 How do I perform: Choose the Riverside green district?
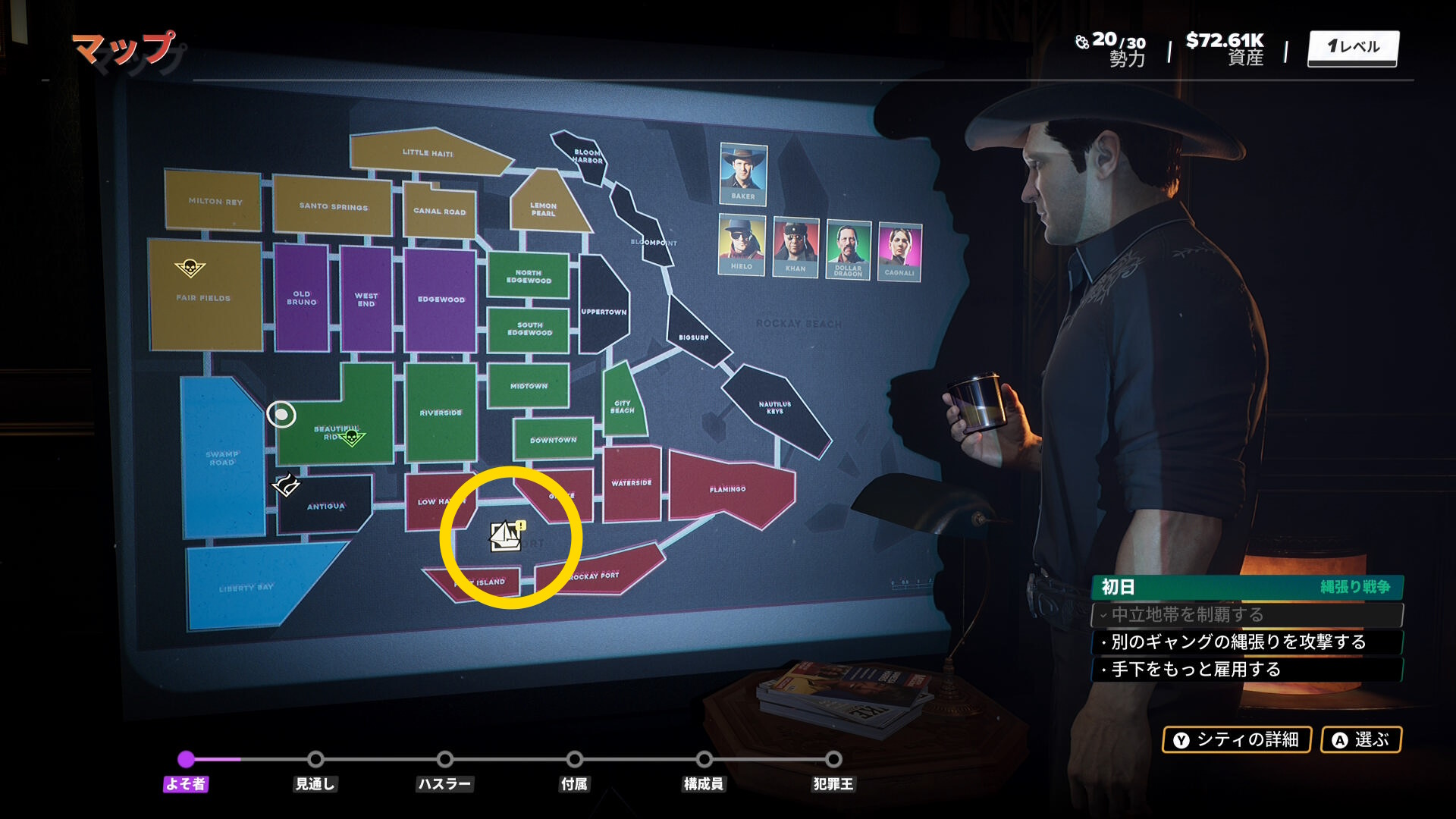pos(441,413)
